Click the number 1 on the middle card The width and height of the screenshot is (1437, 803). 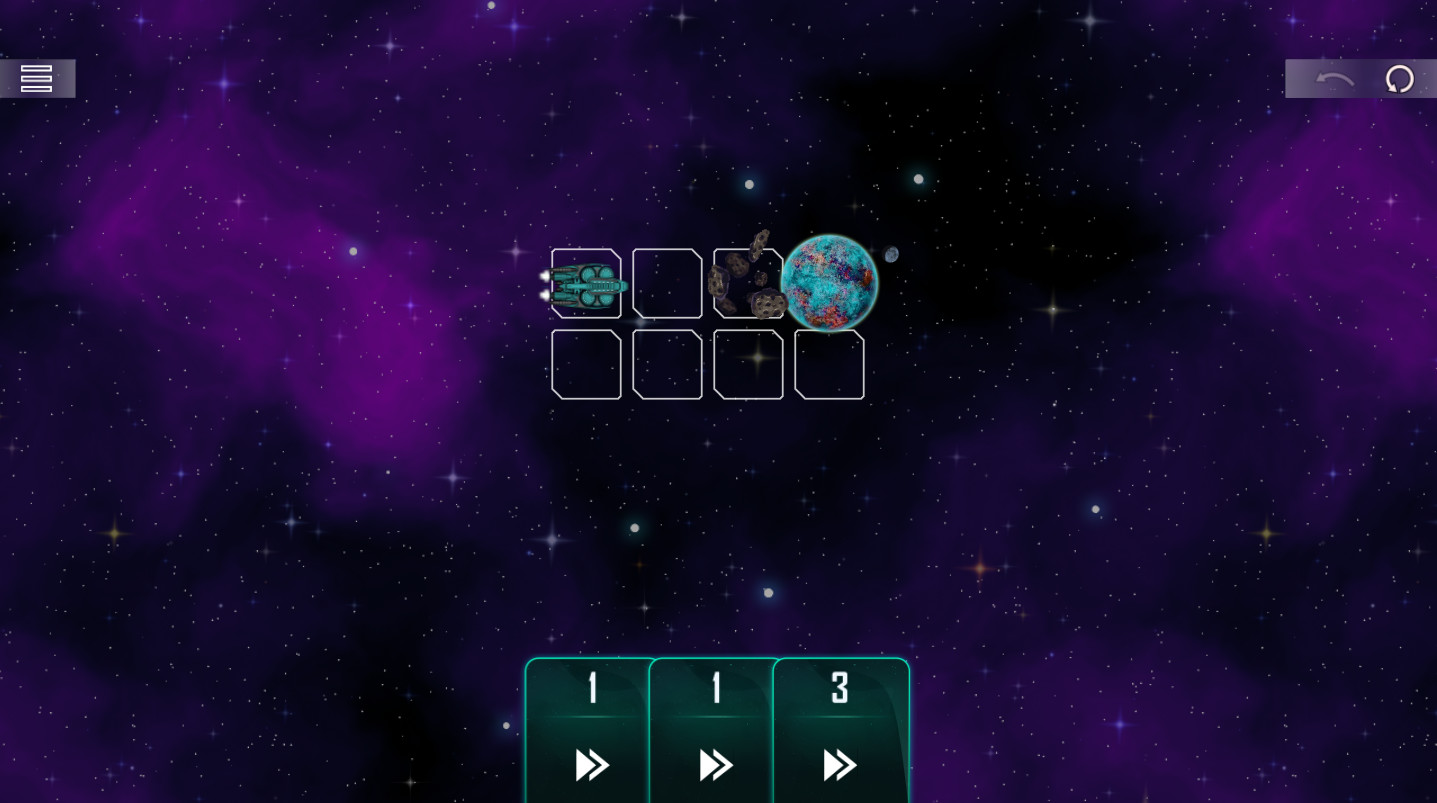tap(714, 687)
